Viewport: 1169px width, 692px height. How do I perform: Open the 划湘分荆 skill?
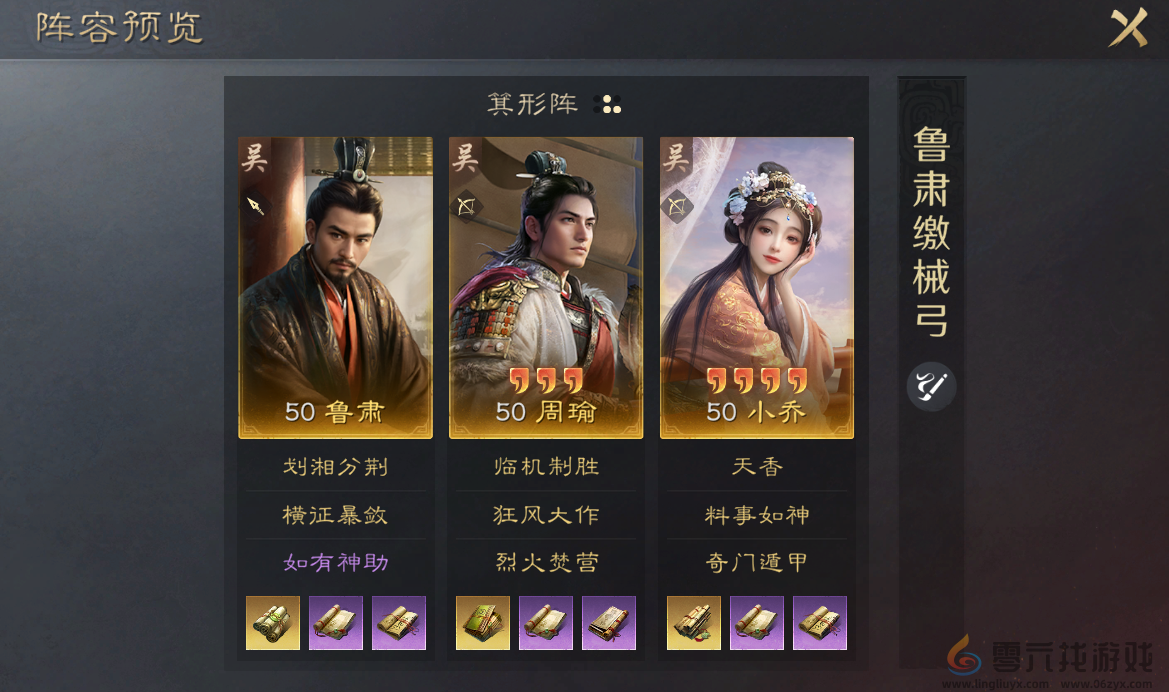335,467
